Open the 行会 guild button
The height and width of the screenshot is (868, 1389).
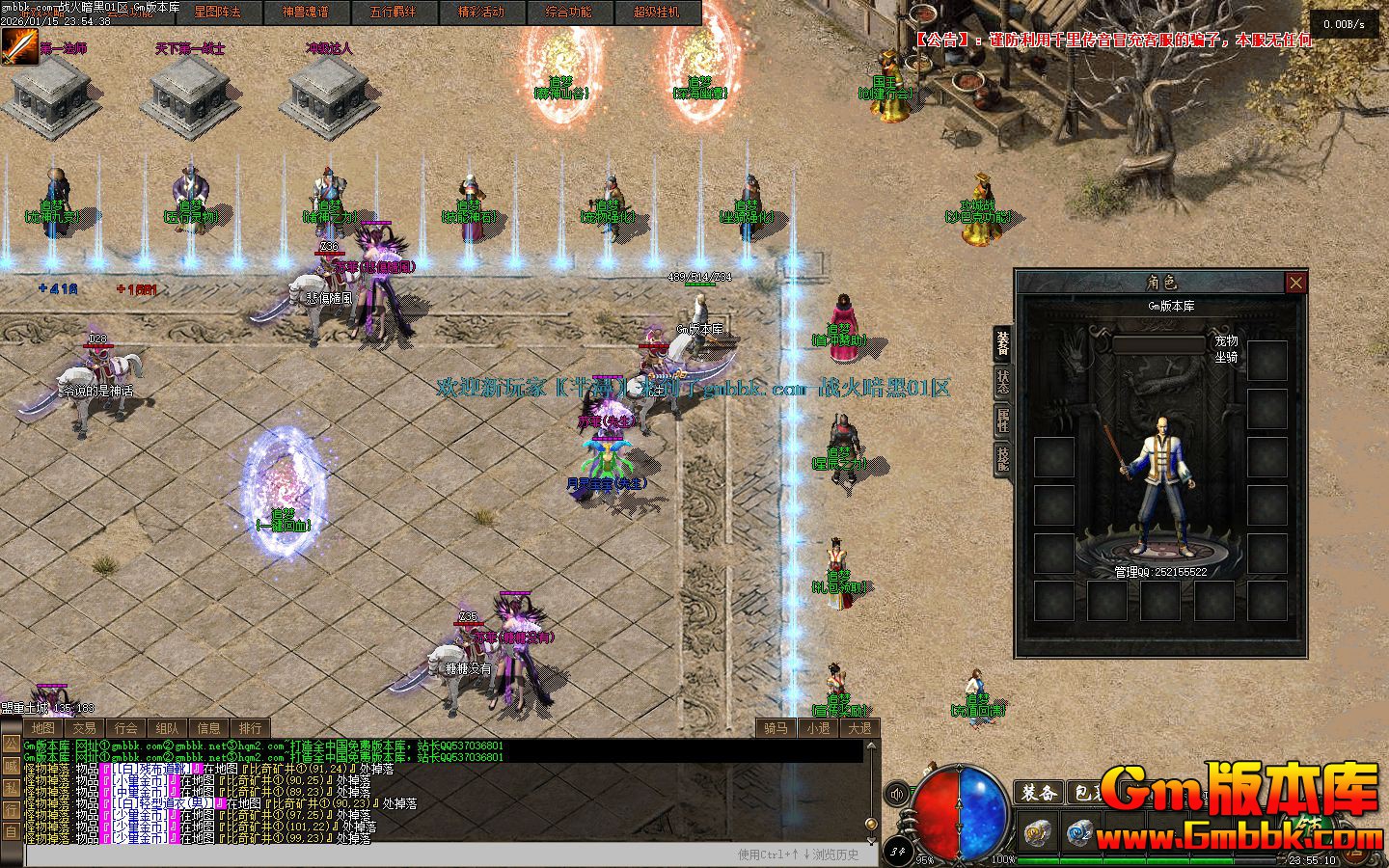pos(125,728)
